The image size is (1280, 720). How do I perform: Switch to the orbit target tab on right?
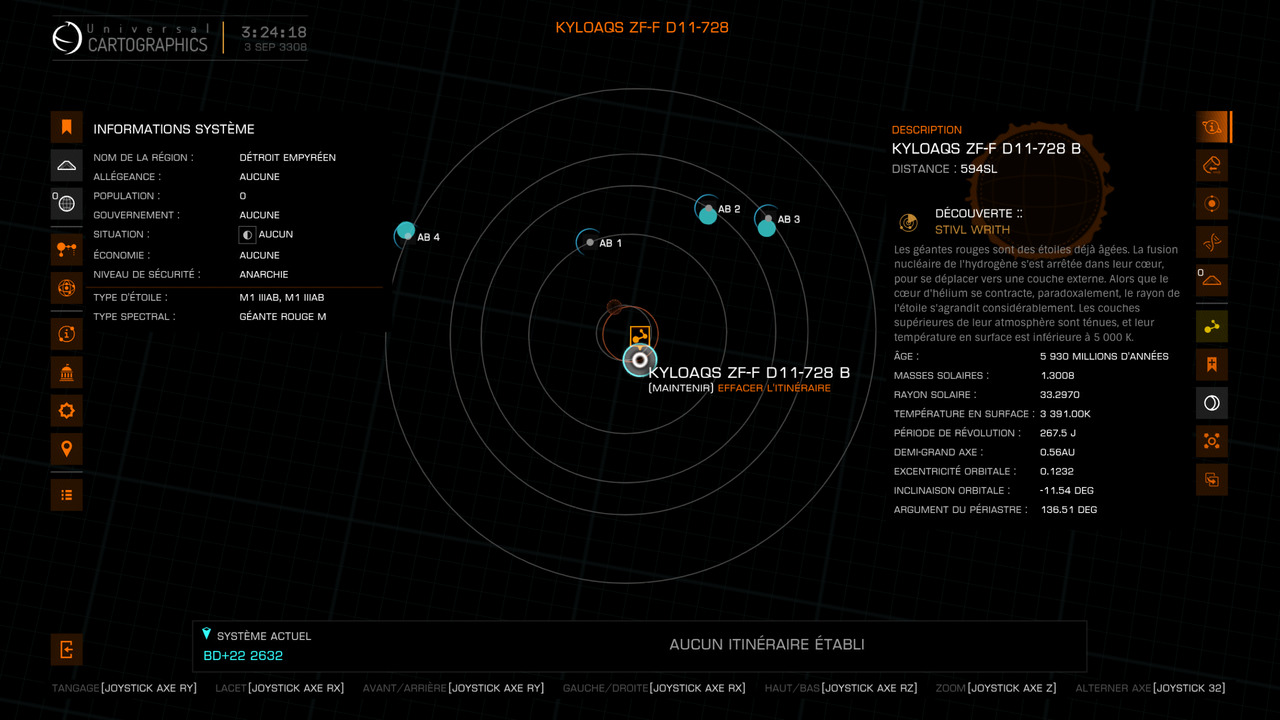pyautogui.click(x=1212, y=204)
